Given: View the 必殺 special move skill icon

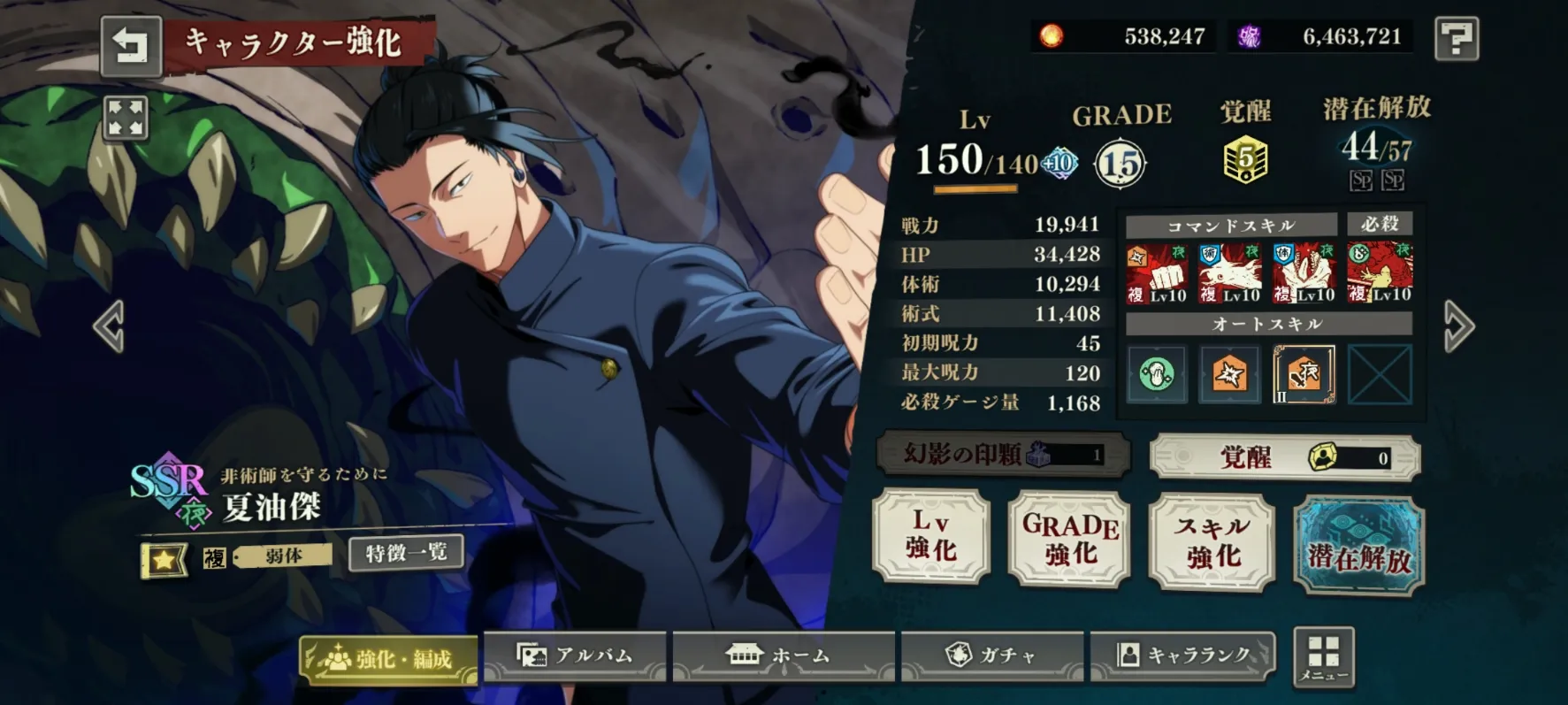Looking at the screenshot, I should tap(1380, 272).
